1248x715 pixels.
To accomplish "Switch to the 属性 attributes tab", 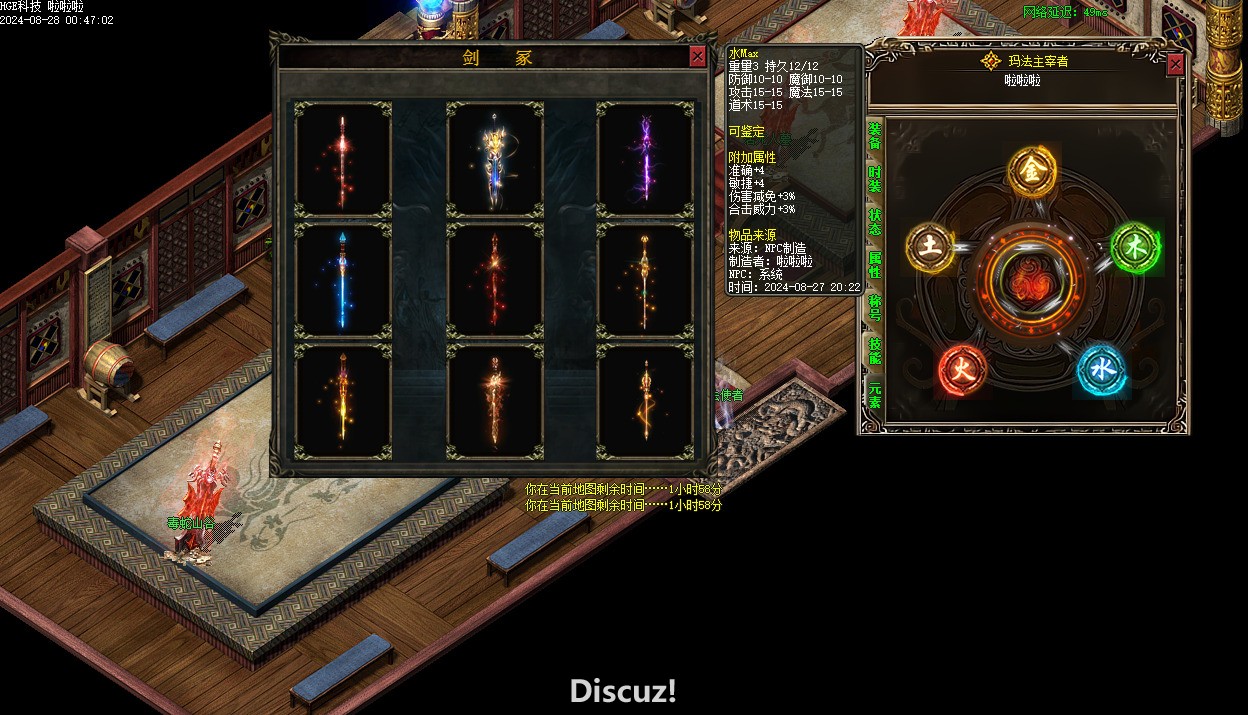I will tap(875, 265).
